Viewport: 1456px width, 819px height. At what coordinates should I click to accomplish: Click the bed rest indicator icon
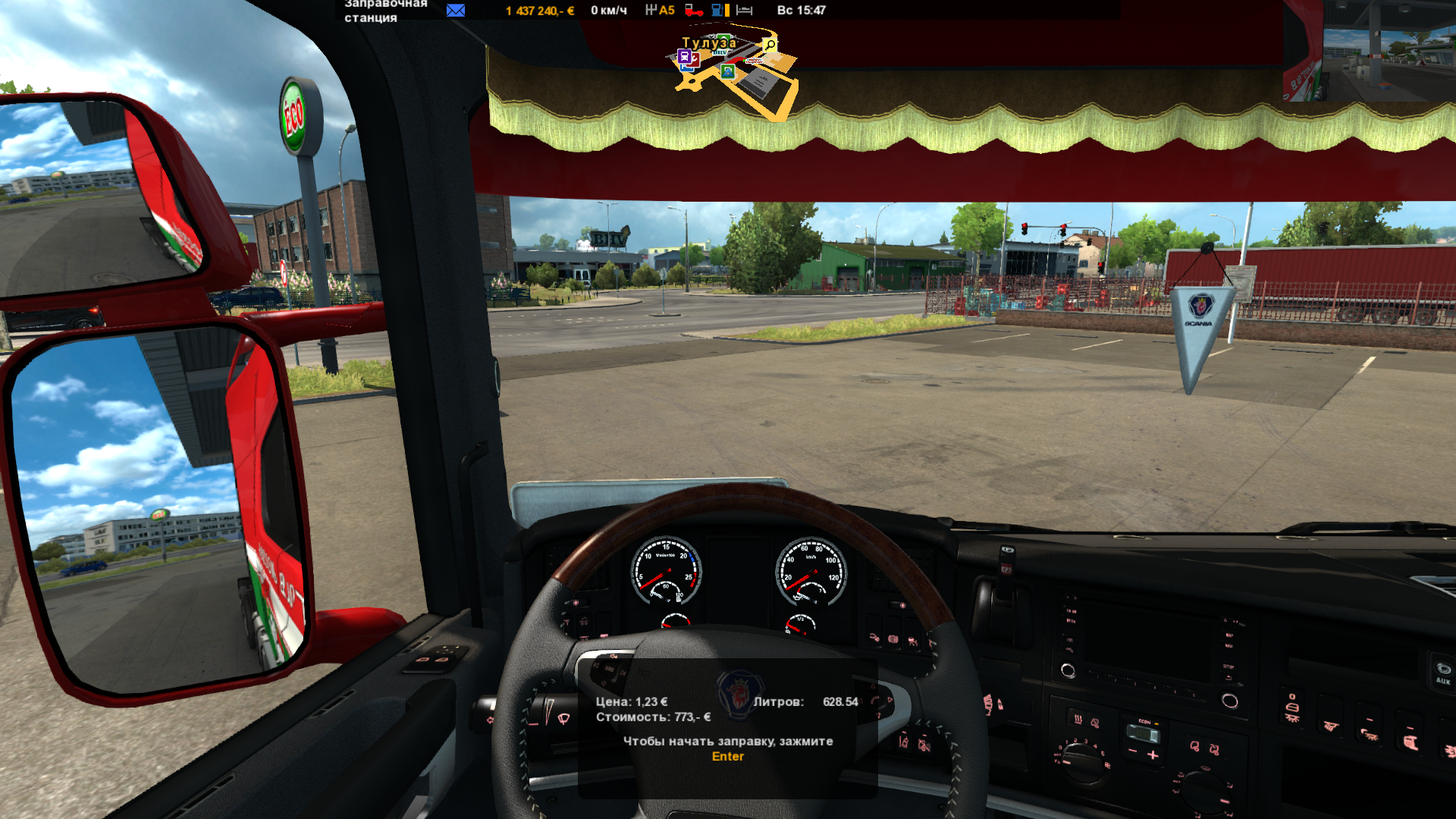point(745,11)
